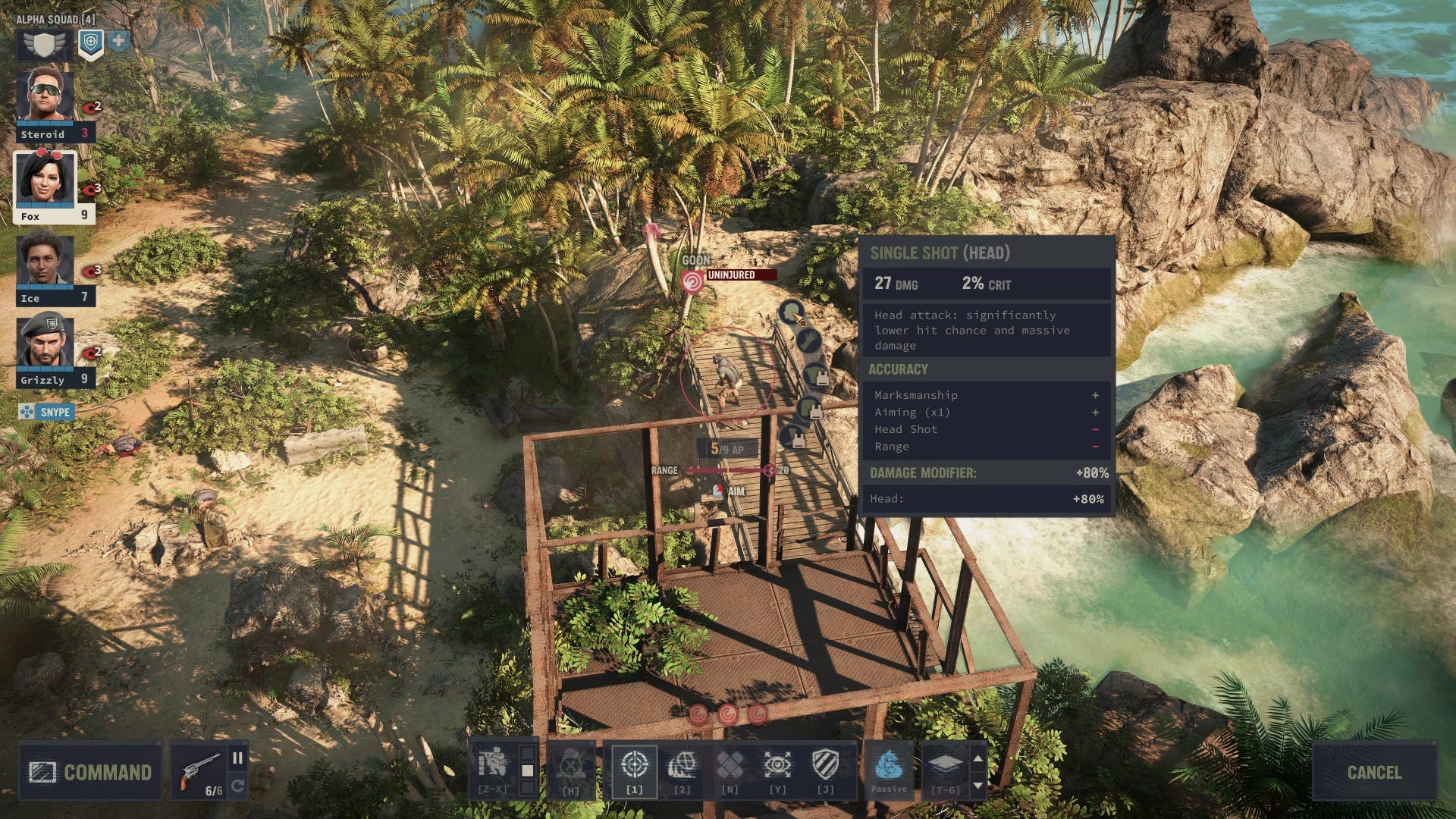The height and width of the screenshot is (819, 1456).
Task: Move up one floor level with up arrow
Action: pyautogui.click(x=978, y=758)
